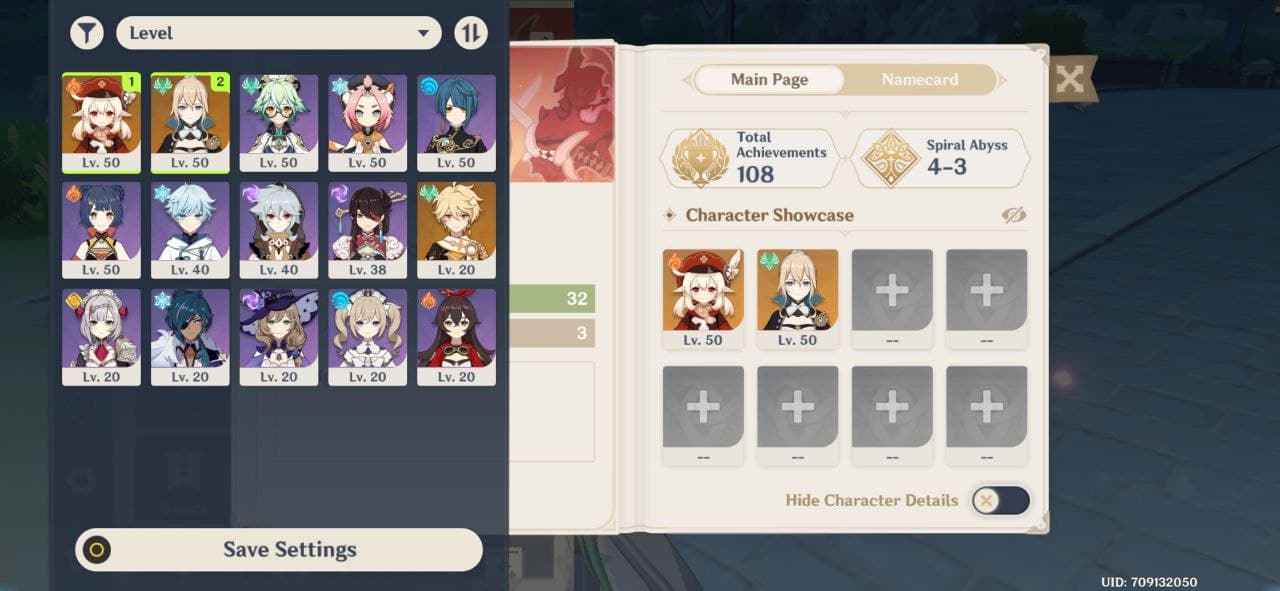Choose Amber from the character list
Image resolution: width=1280 pixels, height=591 pixels.
[456, 337]
